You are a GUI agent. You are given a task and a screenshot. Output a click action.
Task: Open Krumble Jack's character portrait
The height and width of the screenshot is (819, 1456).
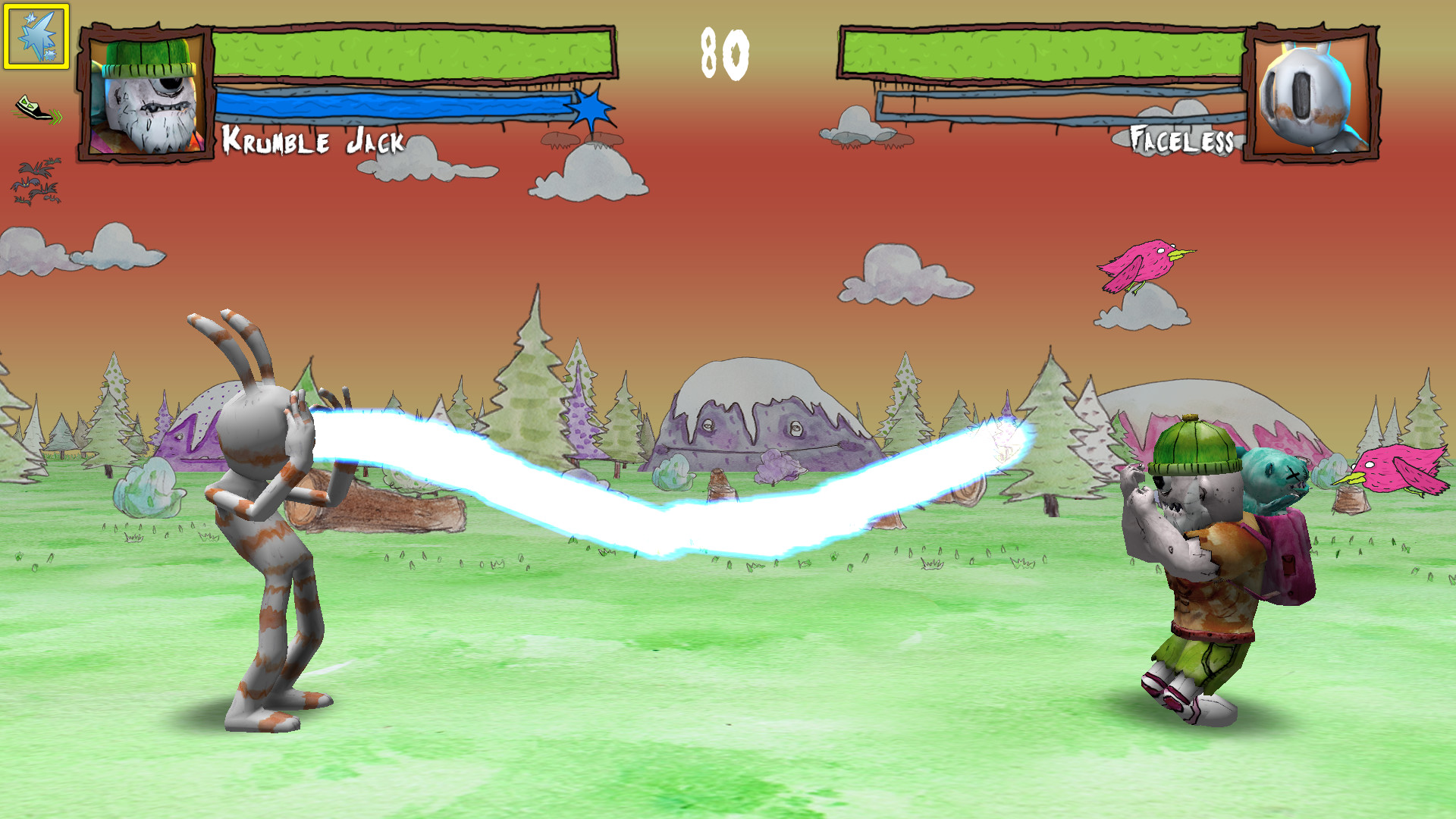[144, 91]
